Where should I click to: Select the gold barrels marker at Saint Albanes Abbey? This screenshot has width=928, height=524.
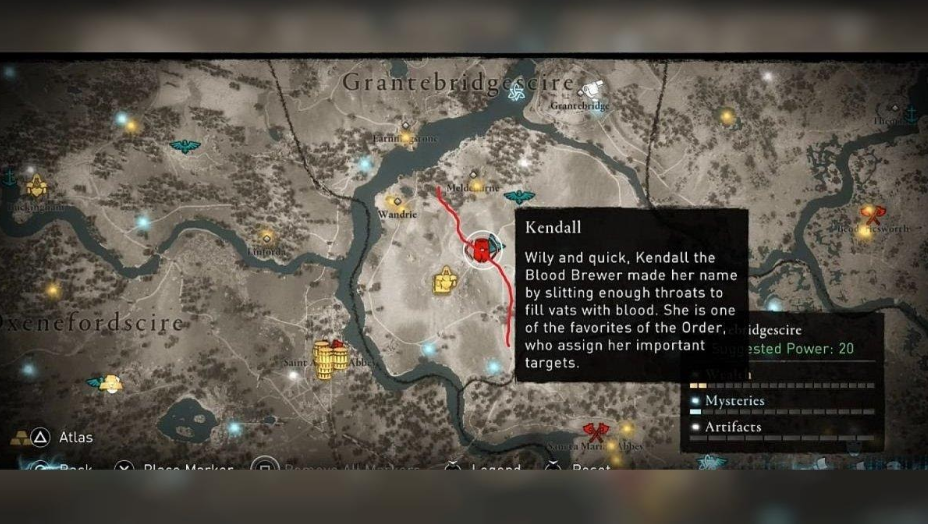coord(329,357)
